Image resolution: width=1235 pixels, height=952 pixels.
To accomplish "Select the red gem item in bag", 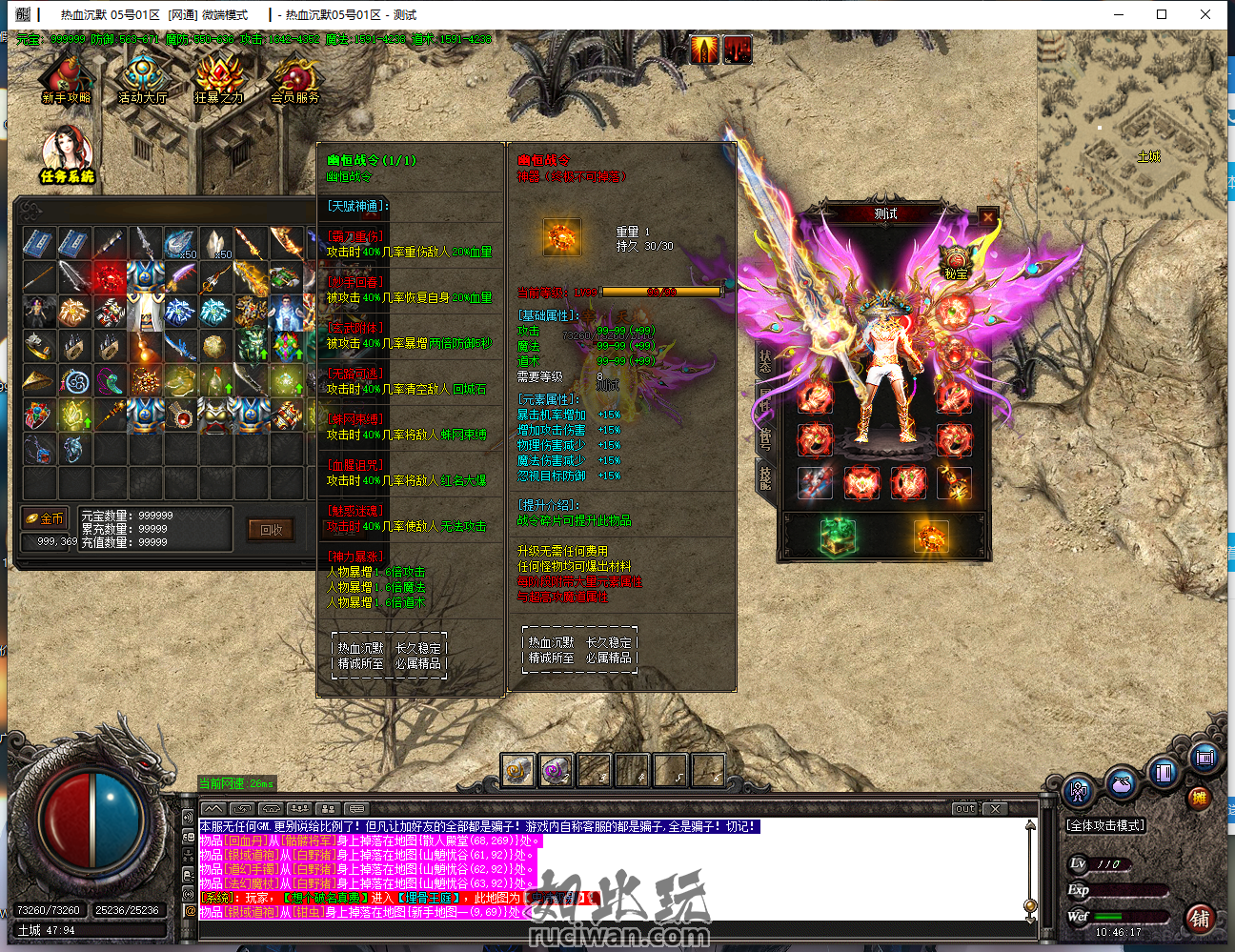I will click(x=109, y=278).
